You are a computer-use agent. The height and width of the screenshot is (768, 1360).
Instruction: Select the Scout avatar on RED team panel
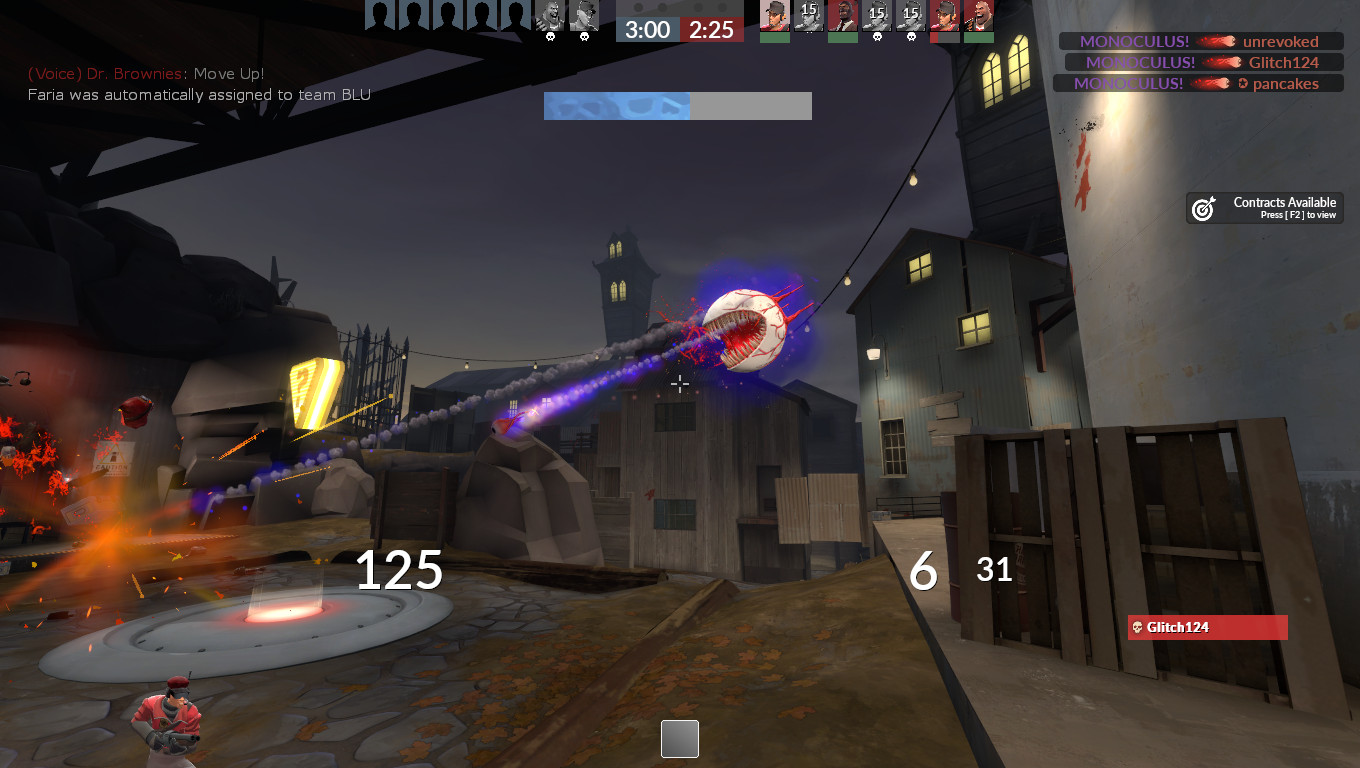coord(773,18)
